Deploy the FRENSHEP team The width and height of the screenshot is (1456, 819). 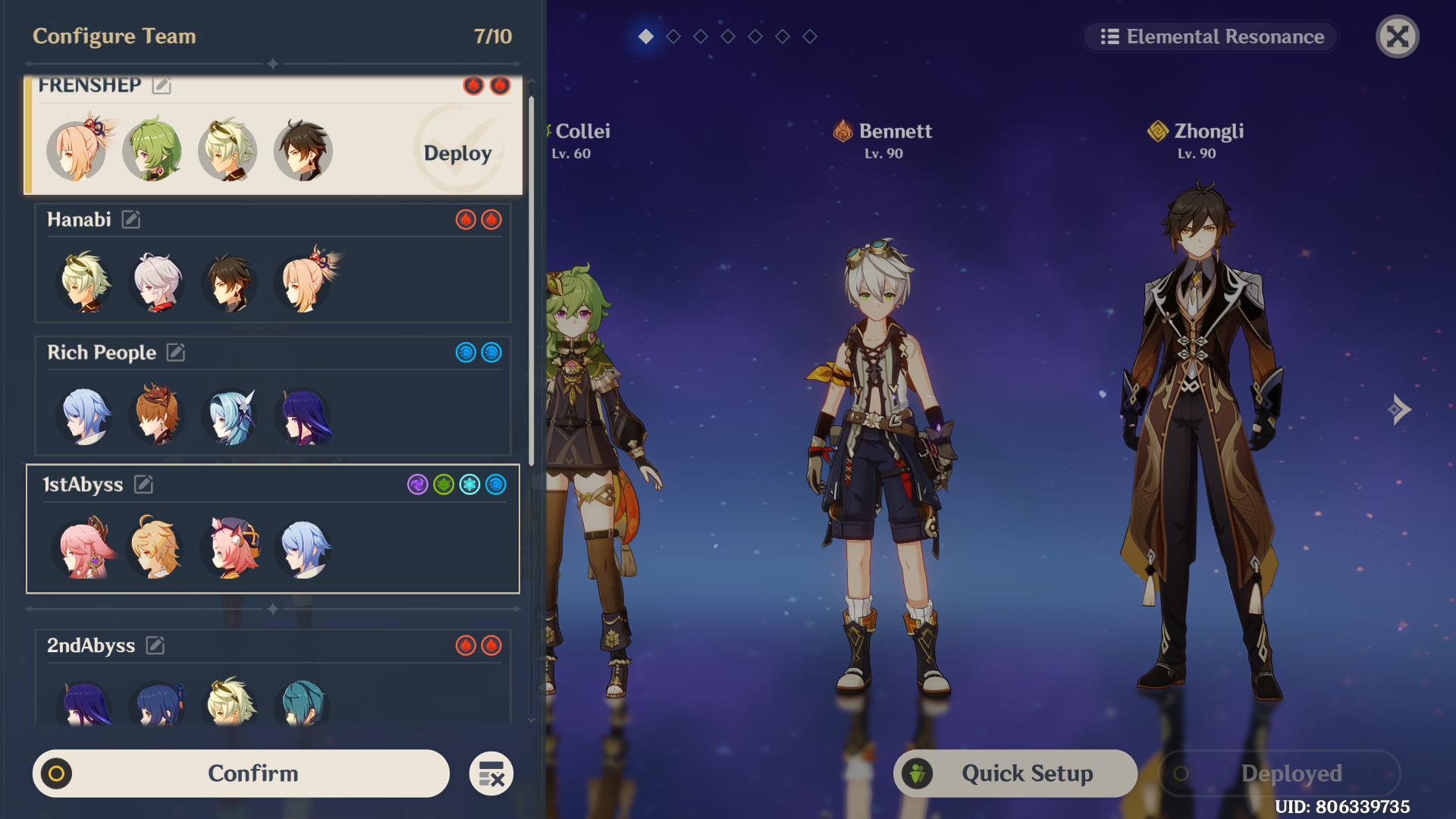click(457, 153)
